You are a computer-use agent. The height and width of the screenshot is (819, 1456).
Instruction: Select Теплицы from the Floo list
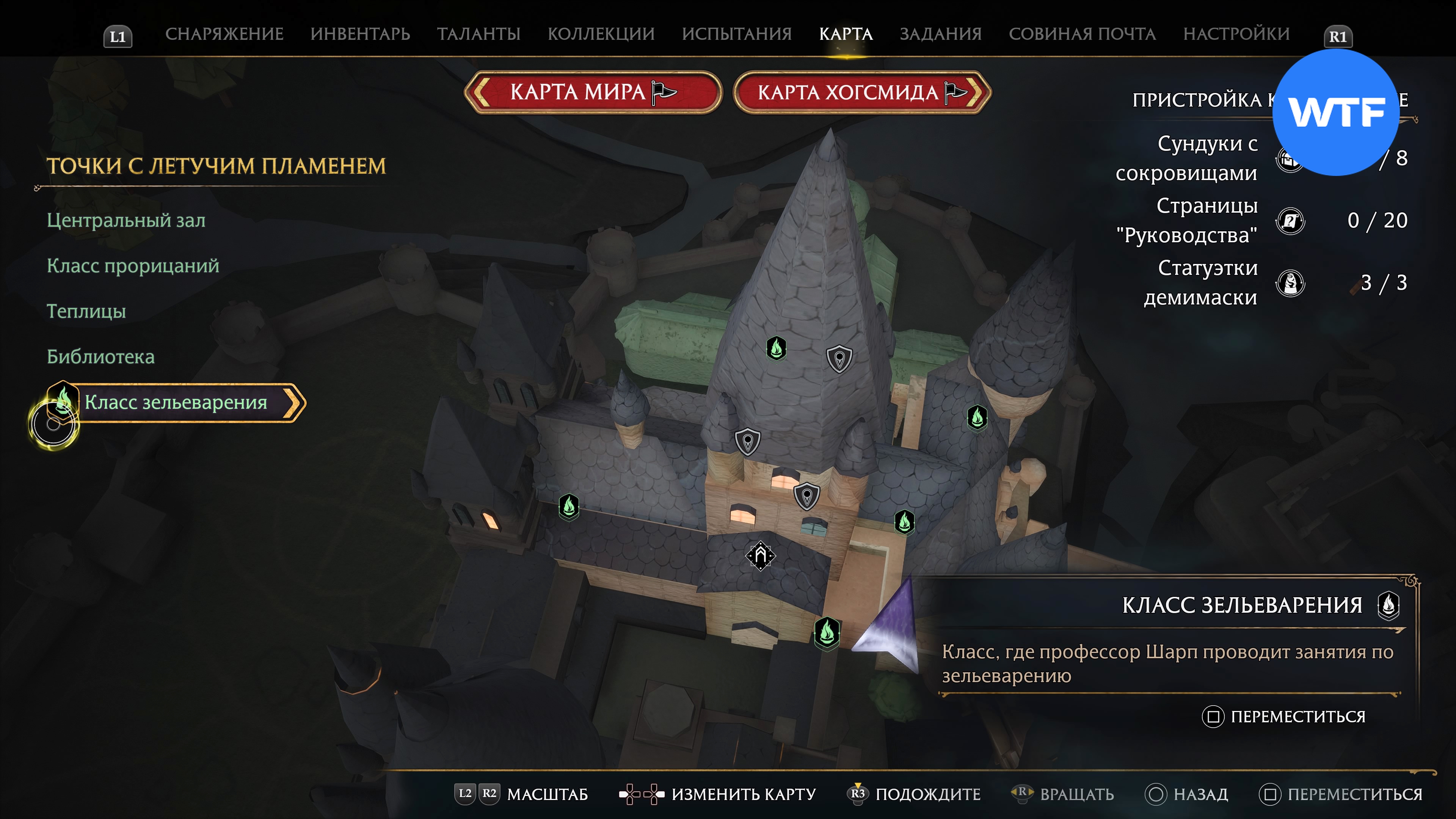coord(86,311)
